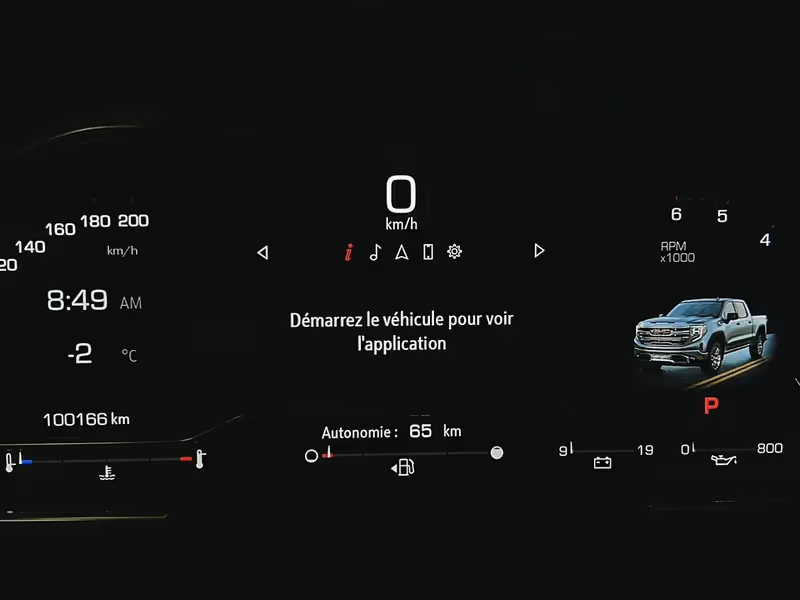Click the right triangle page arrow
The image size is (800, 600).
coord(539,251)
